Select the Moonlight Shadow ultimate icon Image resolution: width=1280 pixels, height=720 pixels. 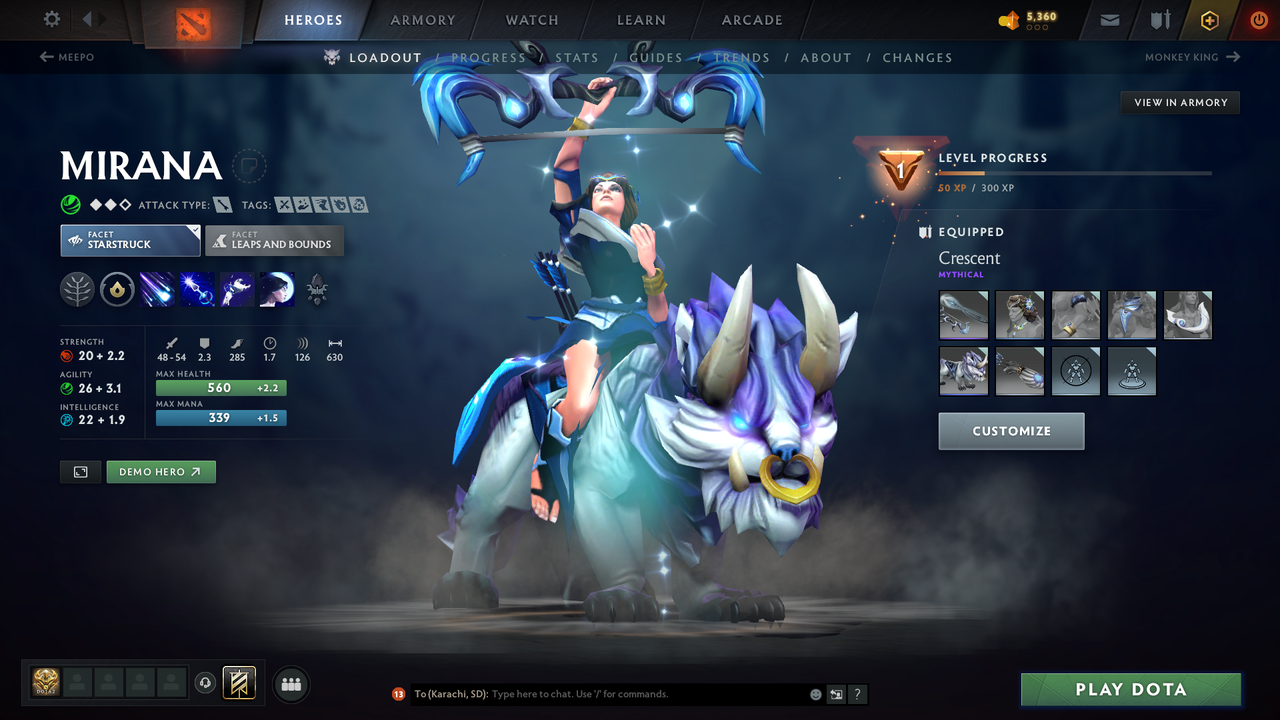(276, 289)
